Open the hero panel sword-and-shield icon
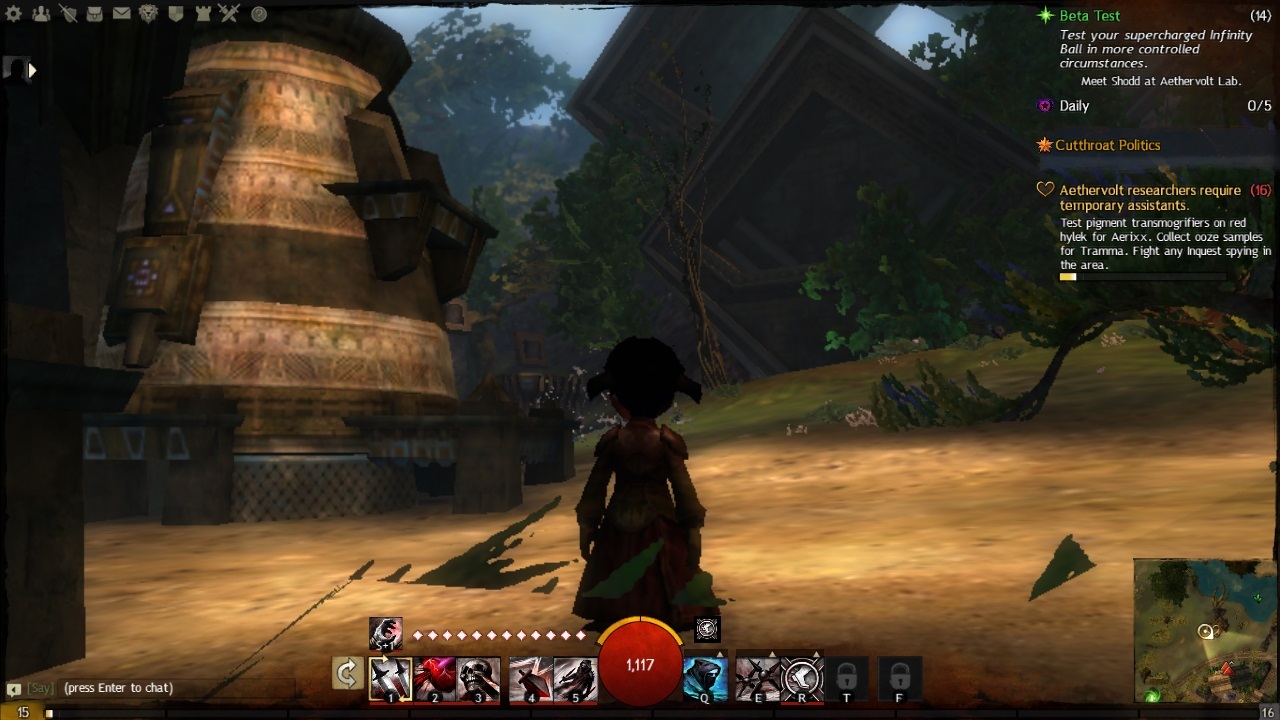Image resolution: width=1280 pixels, height=720 pixels. (x=69, y=14)
